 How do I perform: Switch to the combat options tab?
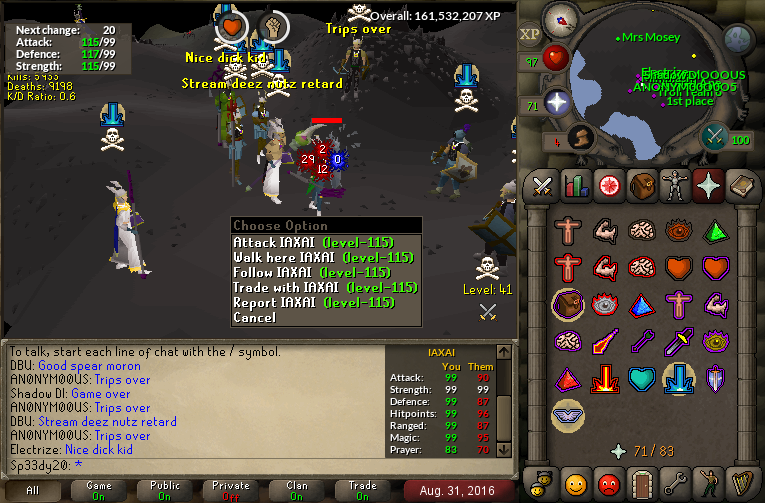coord(543,186)
